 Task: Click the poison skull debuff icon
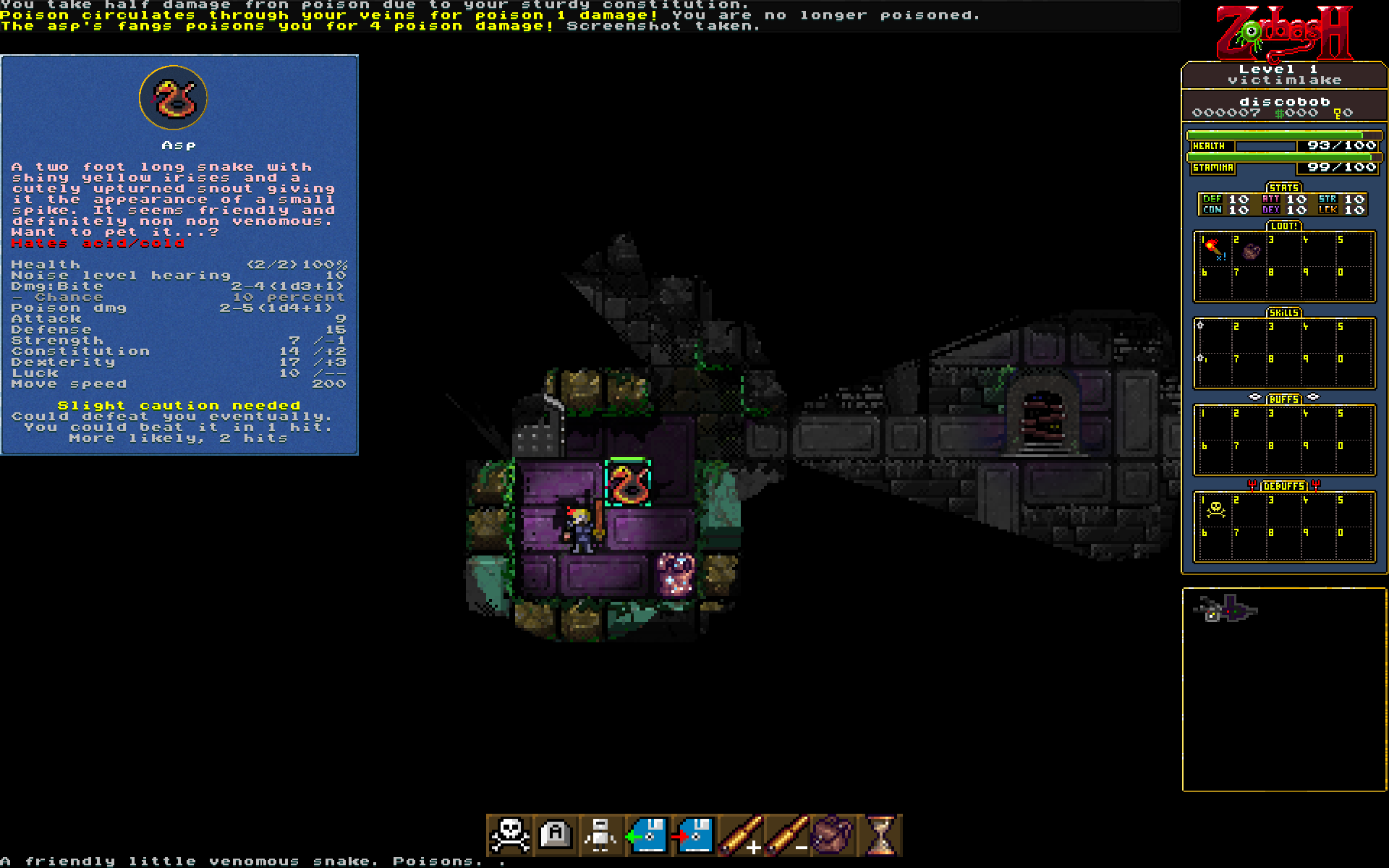pyautogui.click(x=1215, y=510)
